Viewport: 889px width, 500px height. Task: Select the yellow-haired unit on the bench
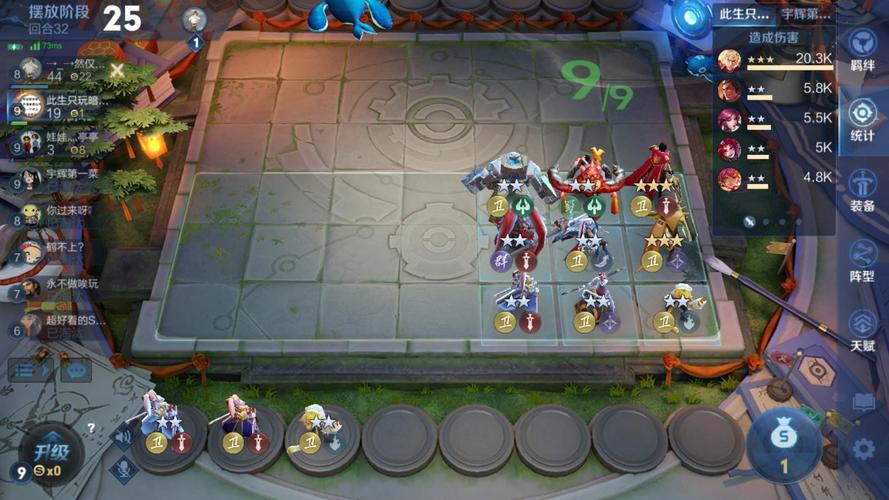pos(318,425)
